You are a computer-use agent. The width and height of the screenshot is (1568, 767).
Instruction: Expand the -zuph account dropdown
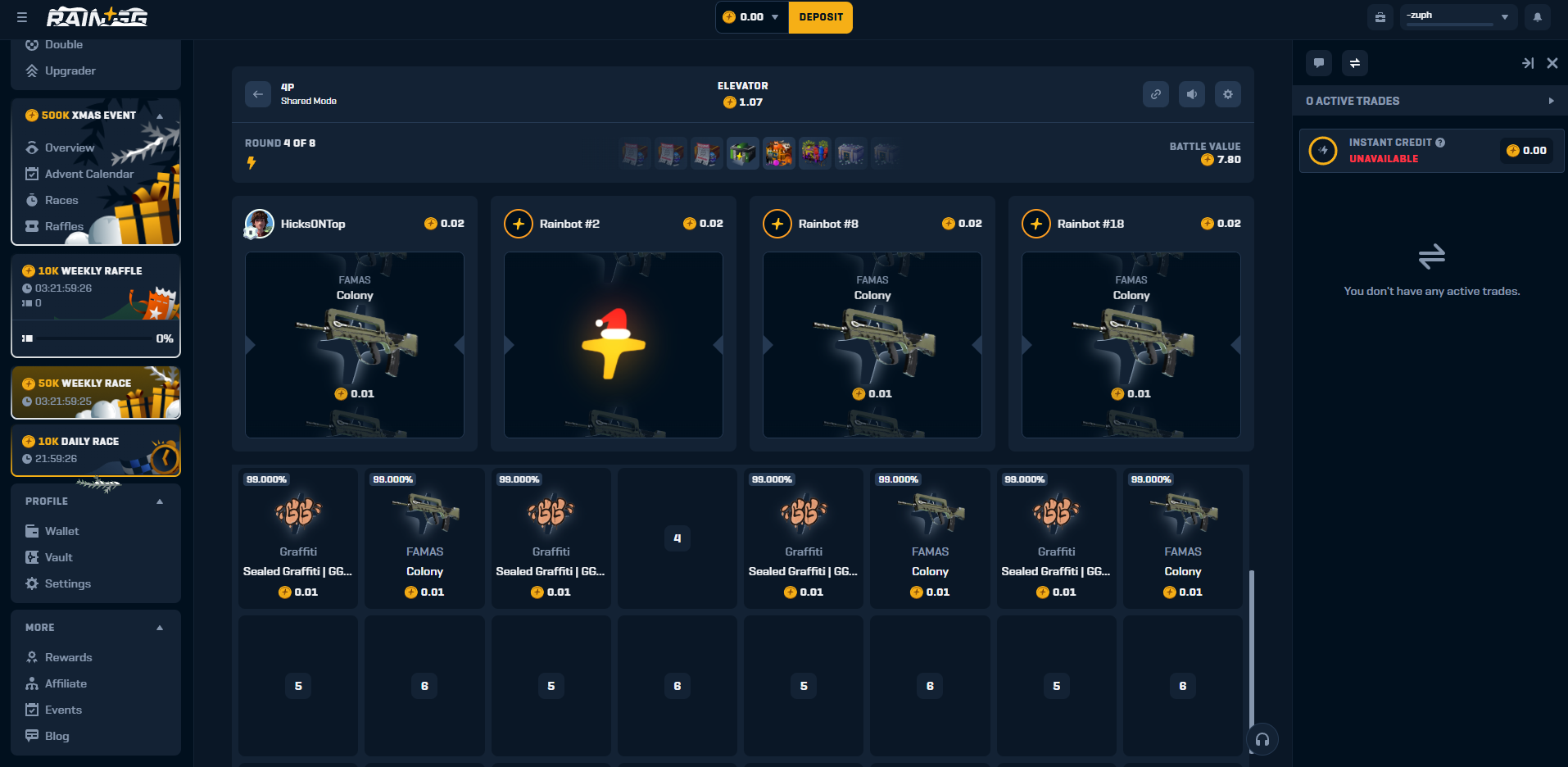(1504, 16)
